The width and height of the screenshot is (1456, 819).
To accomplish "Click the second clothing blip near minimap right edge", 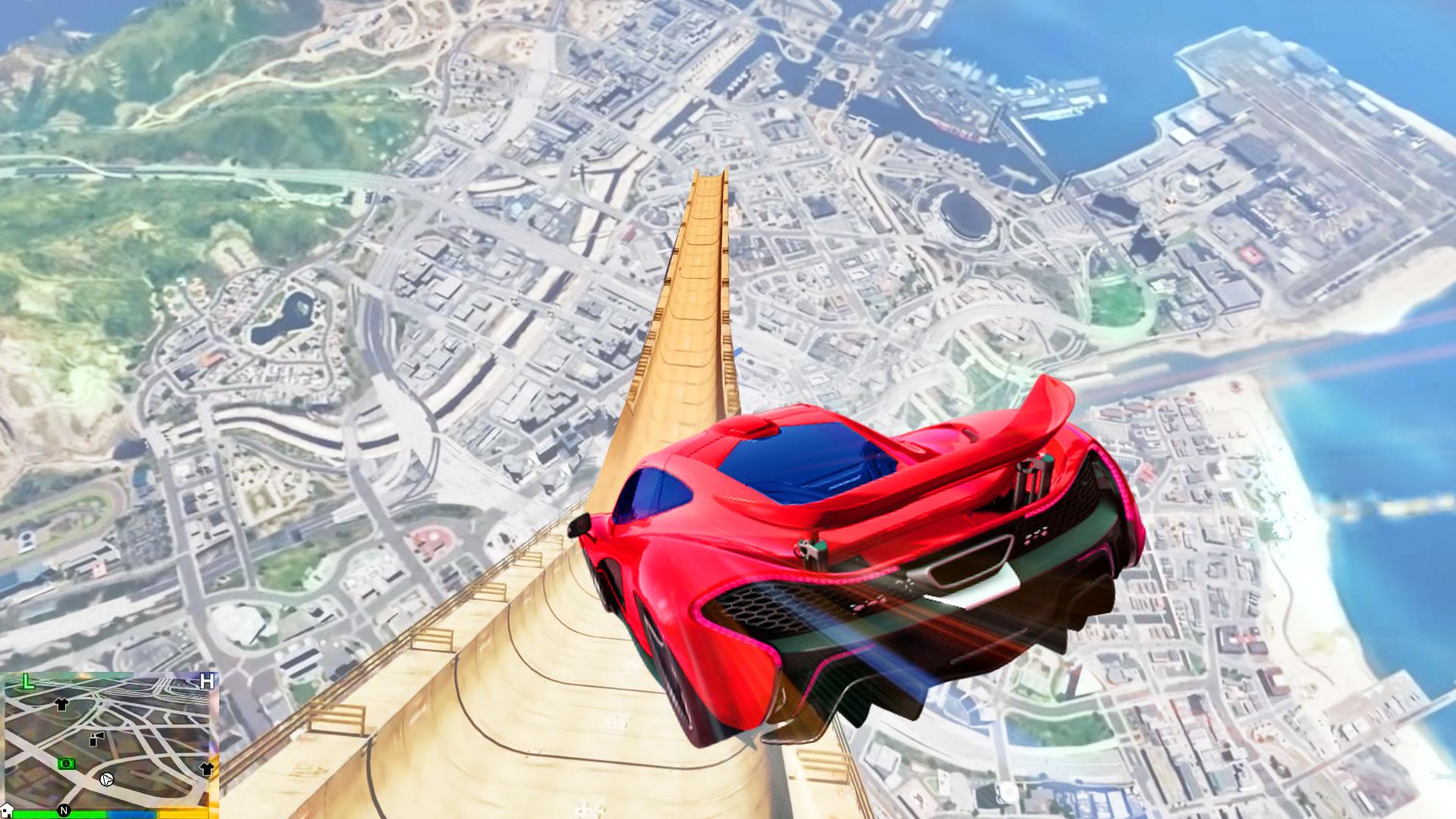I will (x=206, y=768).
